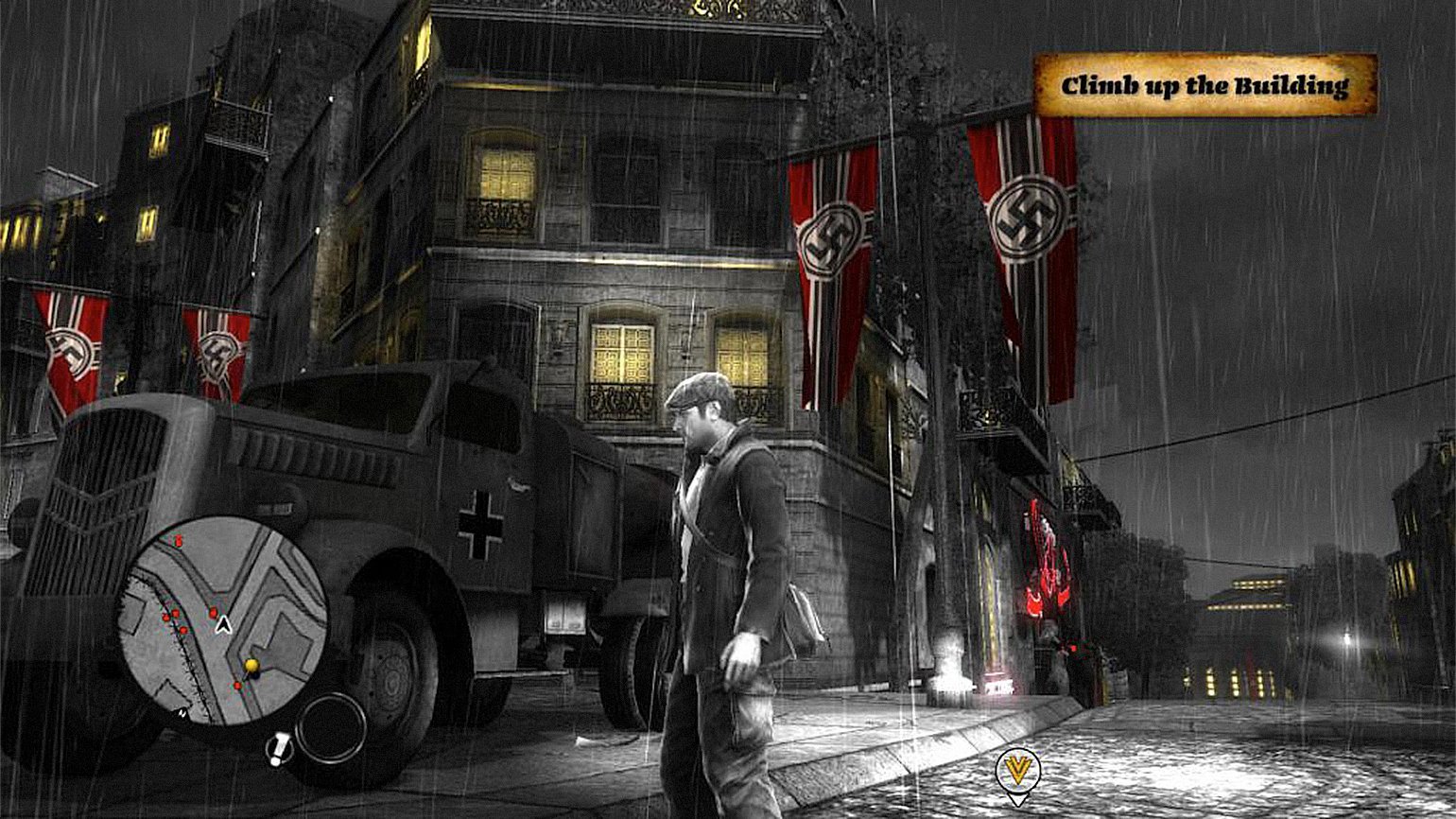Click the exclamation mark alert icon
1456x819 pixels.
pos(280,750)
